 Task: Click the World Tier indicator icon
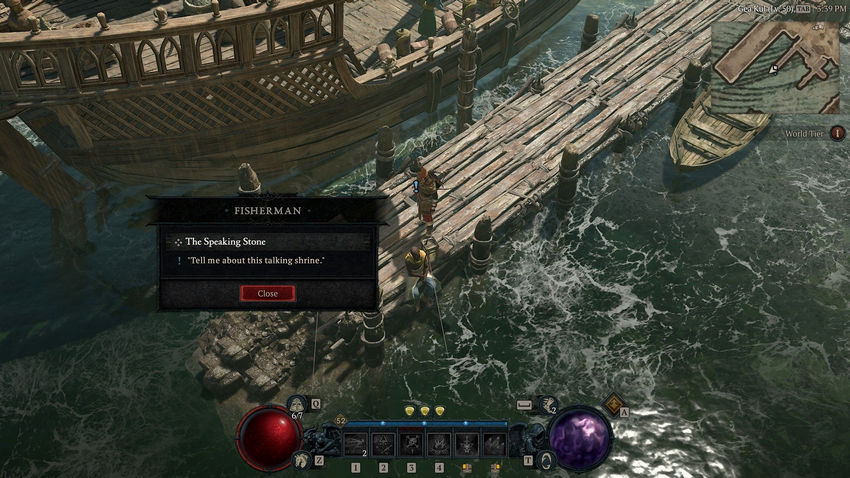pos(837,133)
